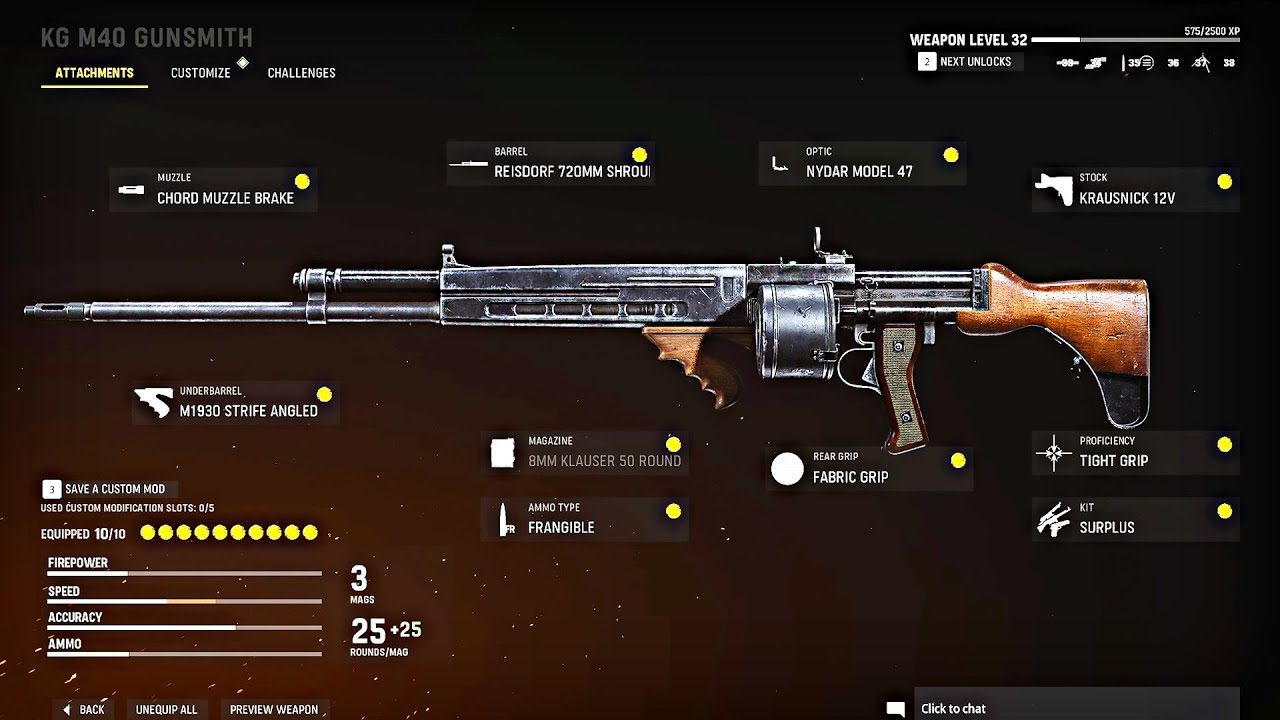Go to the Challenges tab
Viewport: 1280px width, 720px height.
[301, 73]
